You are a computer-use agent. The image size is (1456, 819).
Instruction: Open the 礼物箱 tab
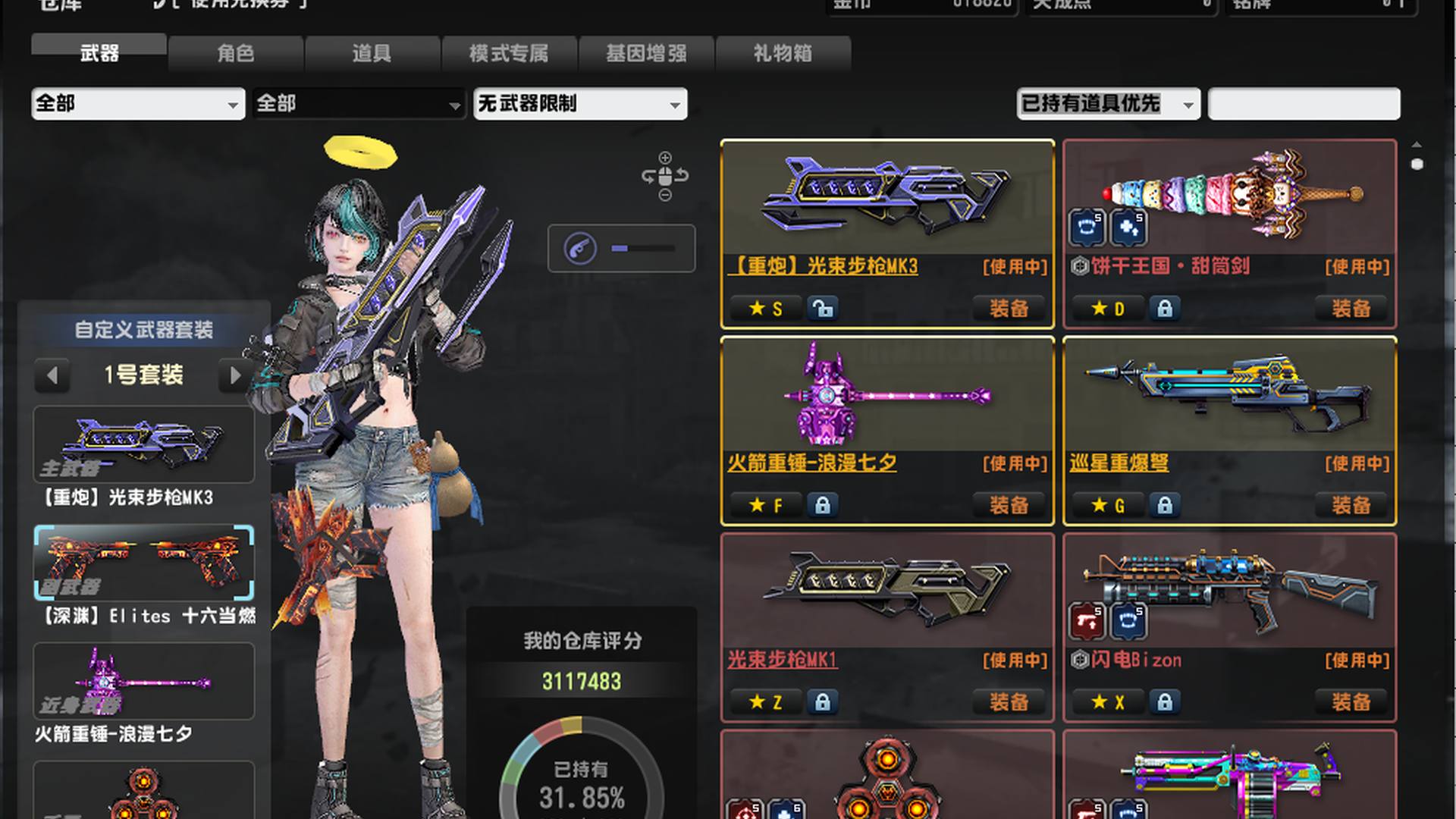pyautogui.click(x=783, y=53)
